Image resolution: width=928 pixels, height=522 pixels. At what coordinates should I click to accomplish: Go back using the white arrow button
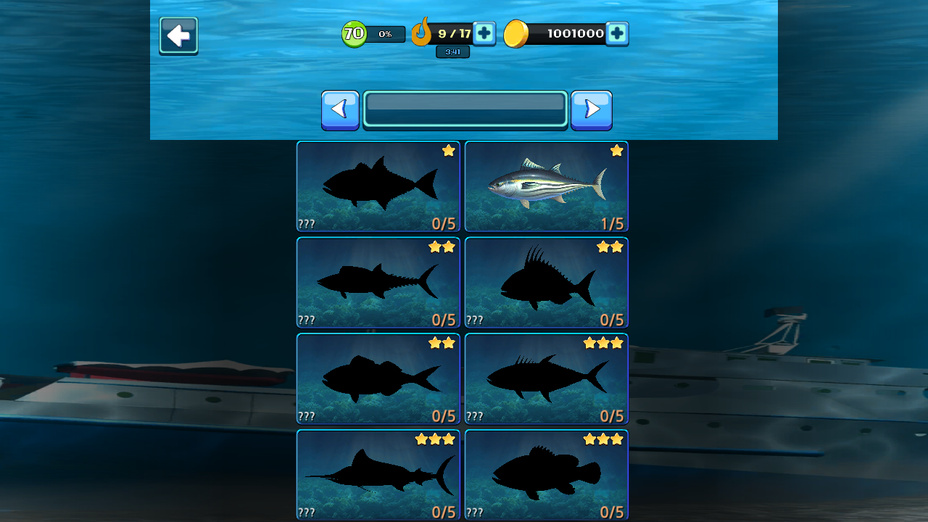pyautogui.click(x=179, y=36)
